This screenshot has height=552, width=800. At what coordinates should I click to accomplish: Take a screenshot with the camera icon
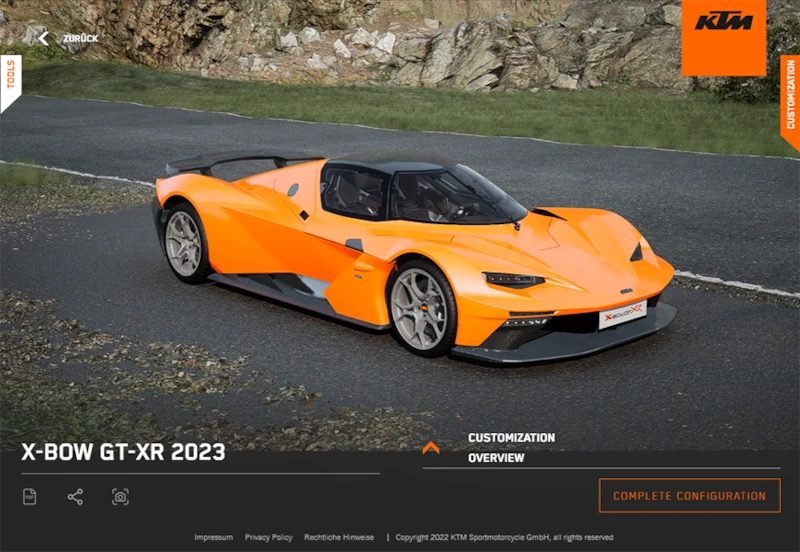click(x=120, y=497)
